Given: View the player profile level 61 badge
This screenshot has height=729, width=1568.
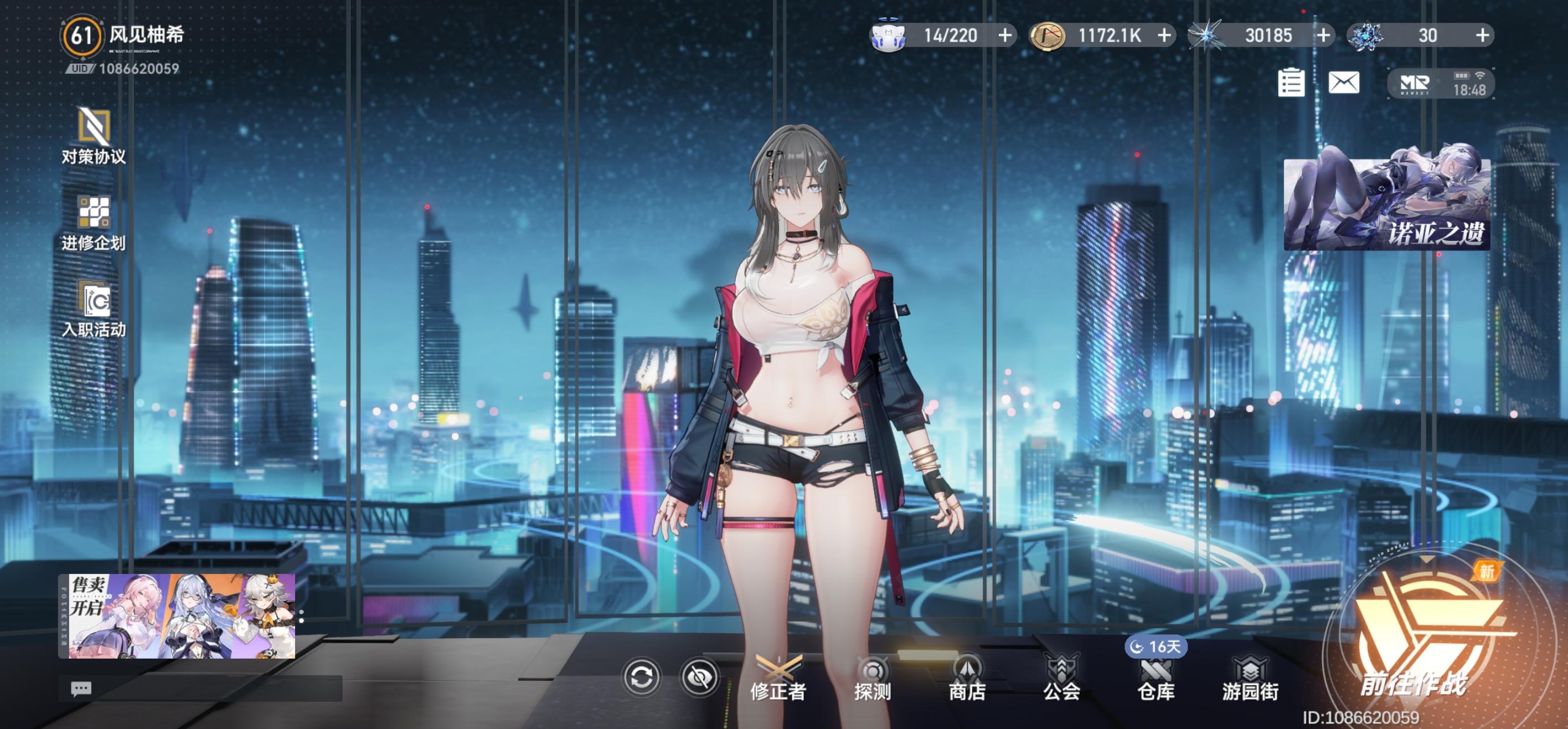Looking at the screenshot, I should [81, 35].
